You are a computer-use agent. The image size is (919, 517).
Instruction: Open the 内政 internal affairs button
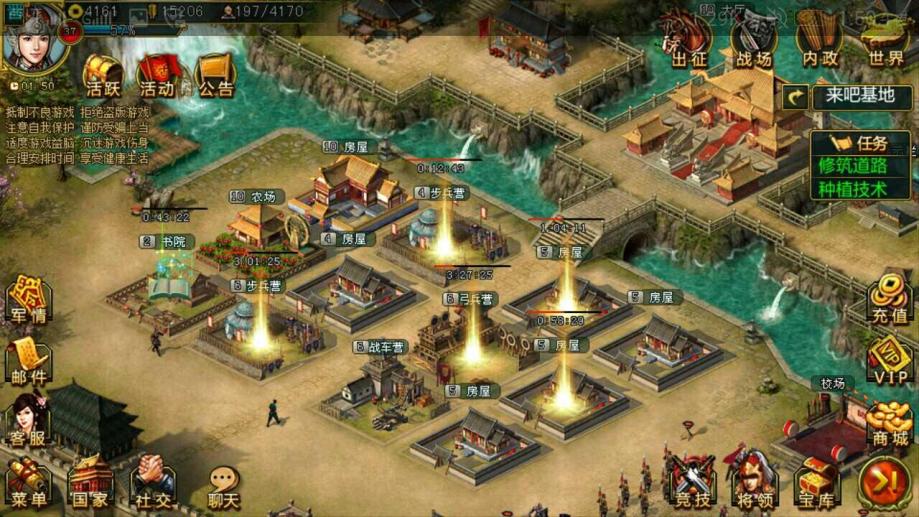[x=817, y=43]
